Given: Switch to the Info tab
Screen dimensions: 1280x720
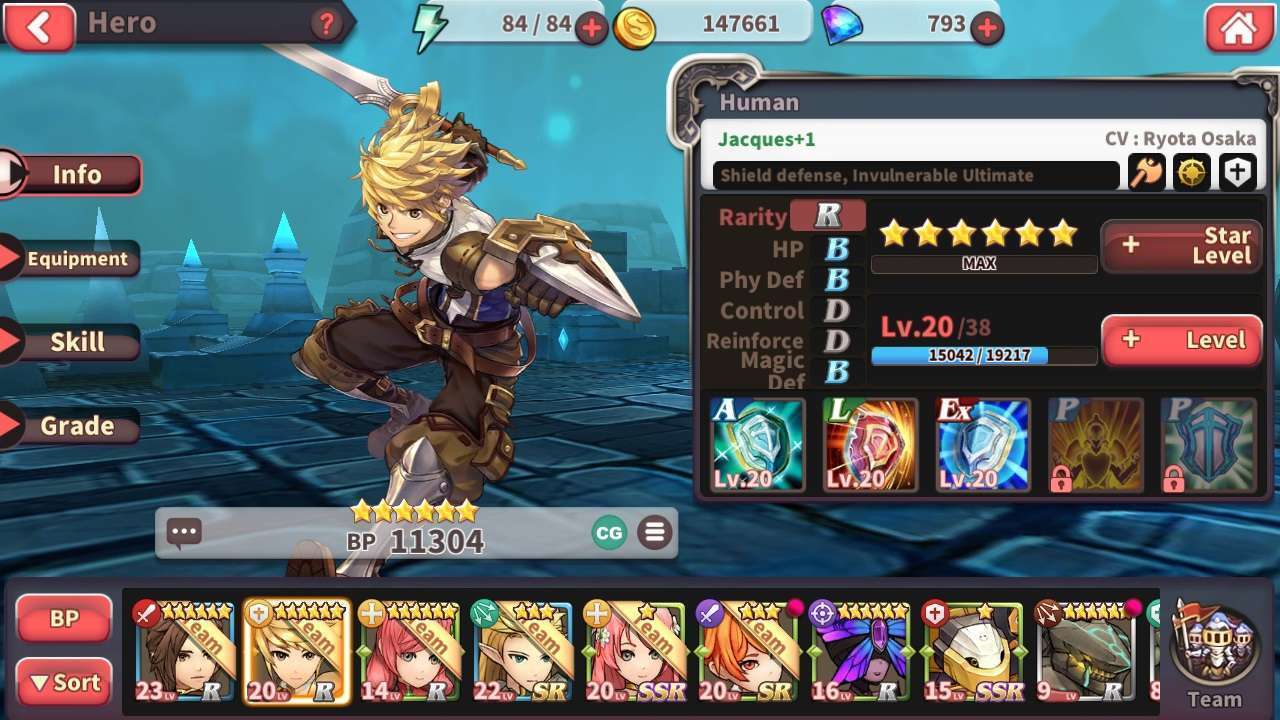Looking at the screenshot, I should pyautogui.click(x=76, y=175).
